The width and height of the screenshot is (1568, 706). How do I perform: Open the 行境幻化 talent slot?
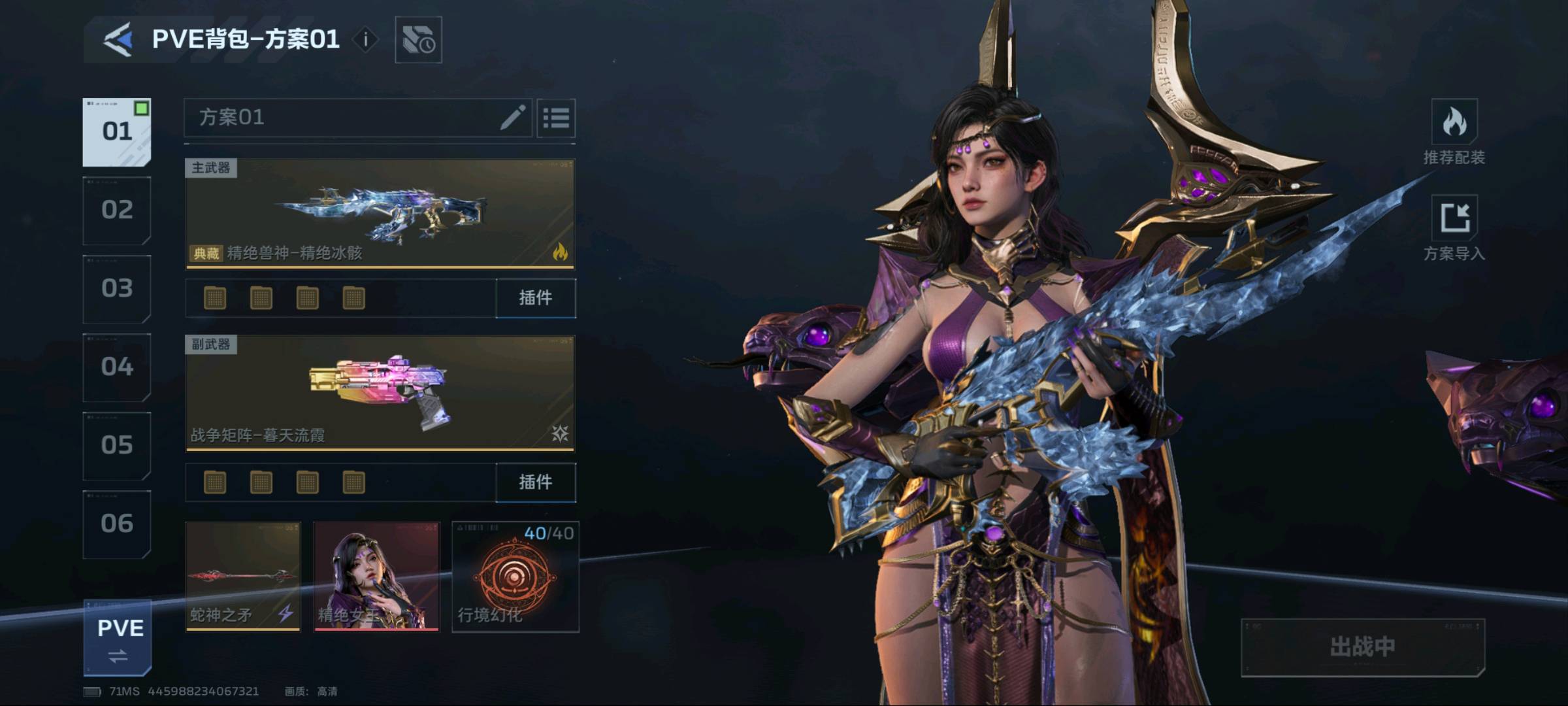[x=515, y=577]
